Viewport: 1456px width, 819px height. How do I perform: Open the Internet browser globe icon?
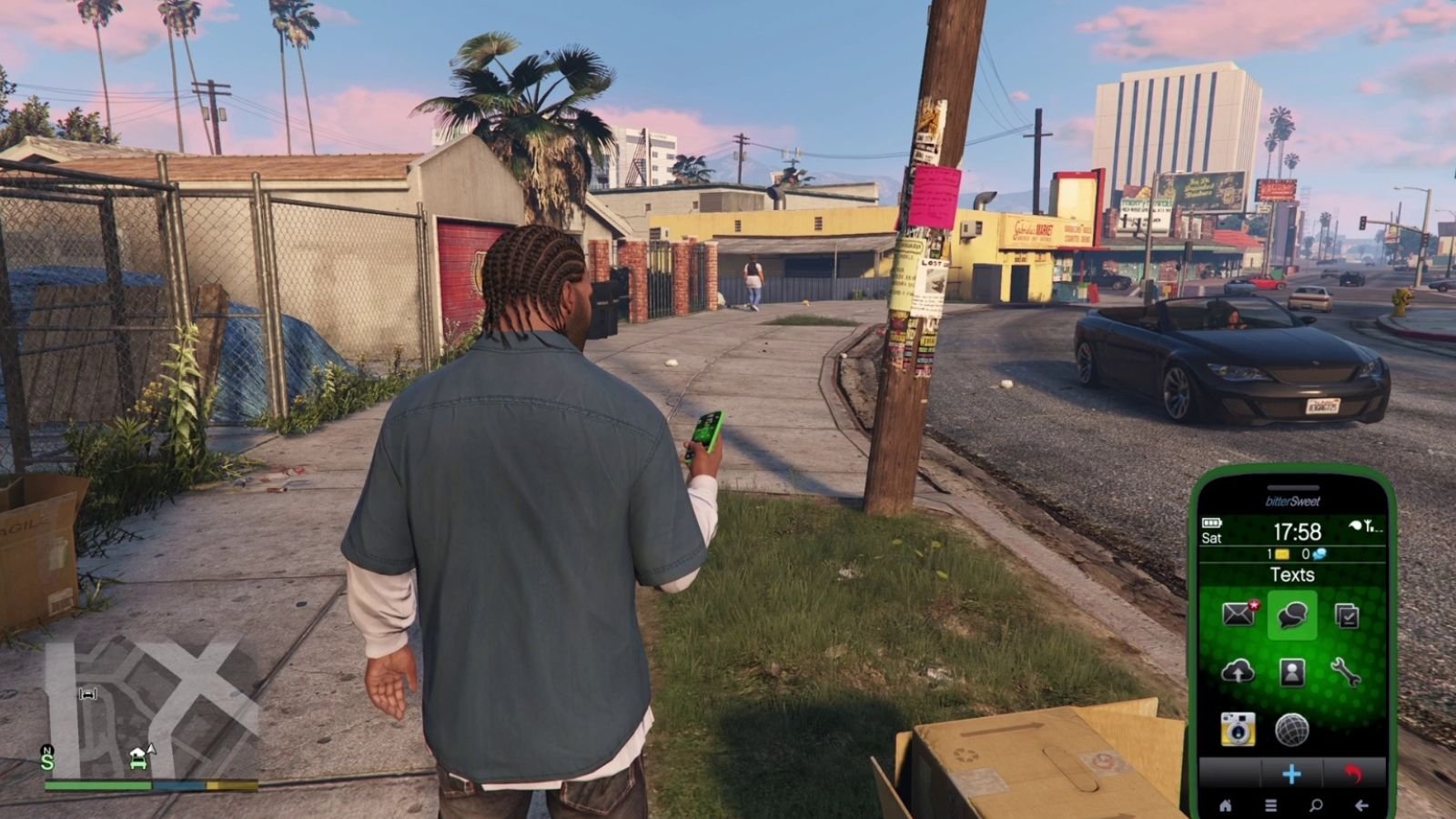(x=1292, y=729)
